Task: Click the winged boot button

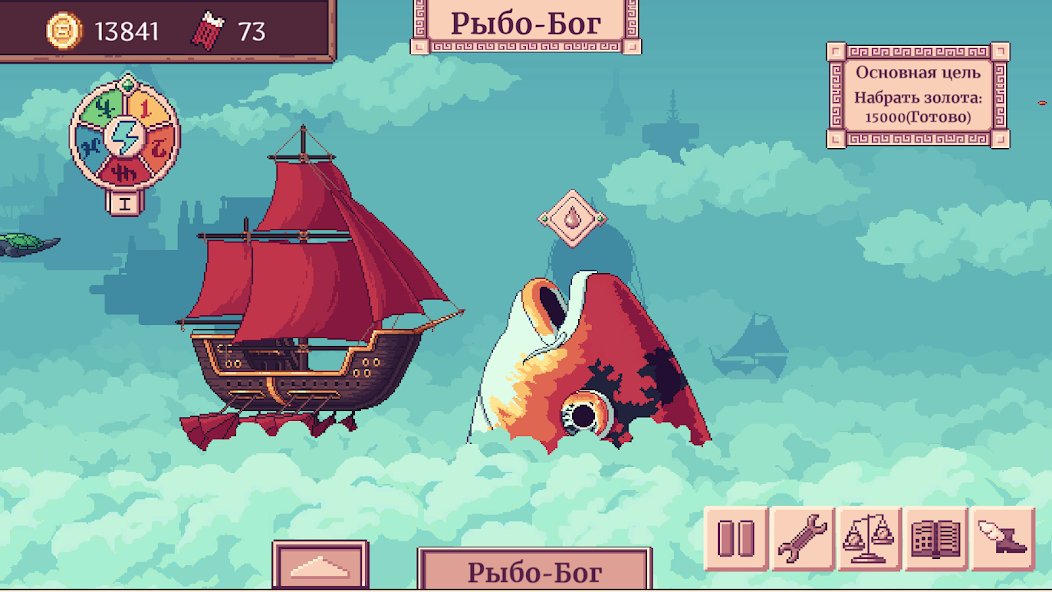Action: 1002,539
